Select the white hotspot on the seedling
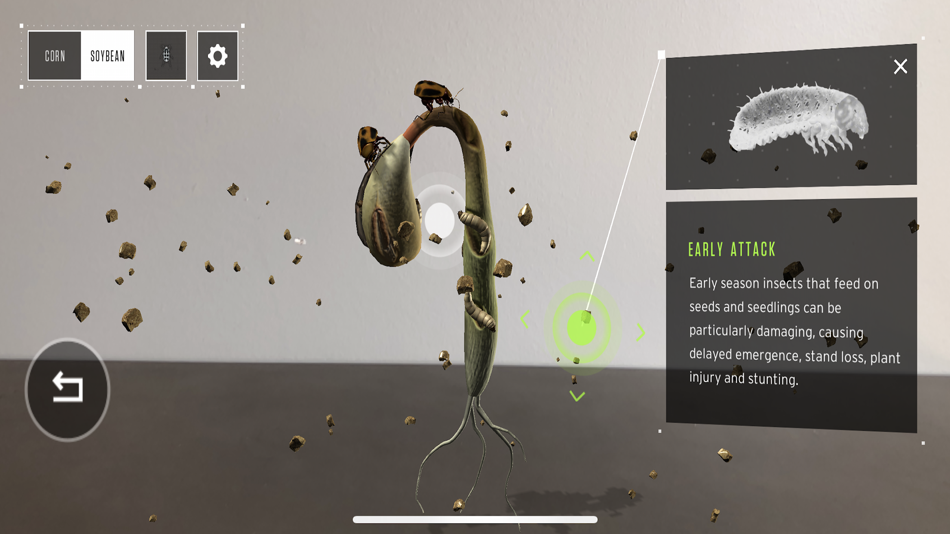 pos(439,220)
